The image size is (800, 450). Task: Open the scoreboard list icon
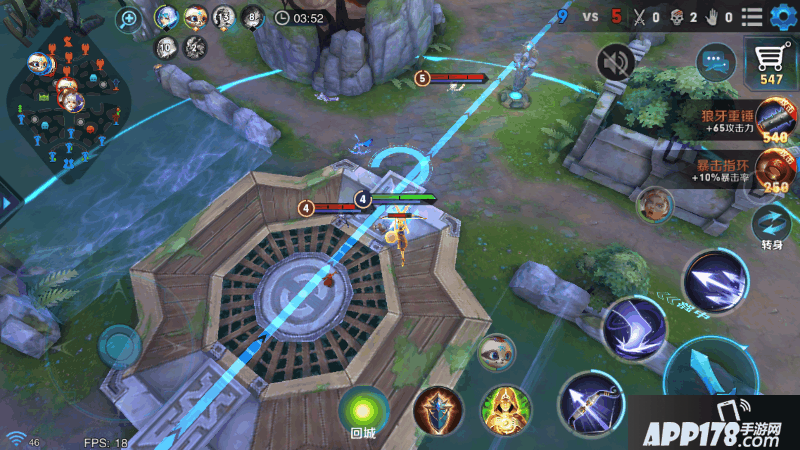(752, 17)
